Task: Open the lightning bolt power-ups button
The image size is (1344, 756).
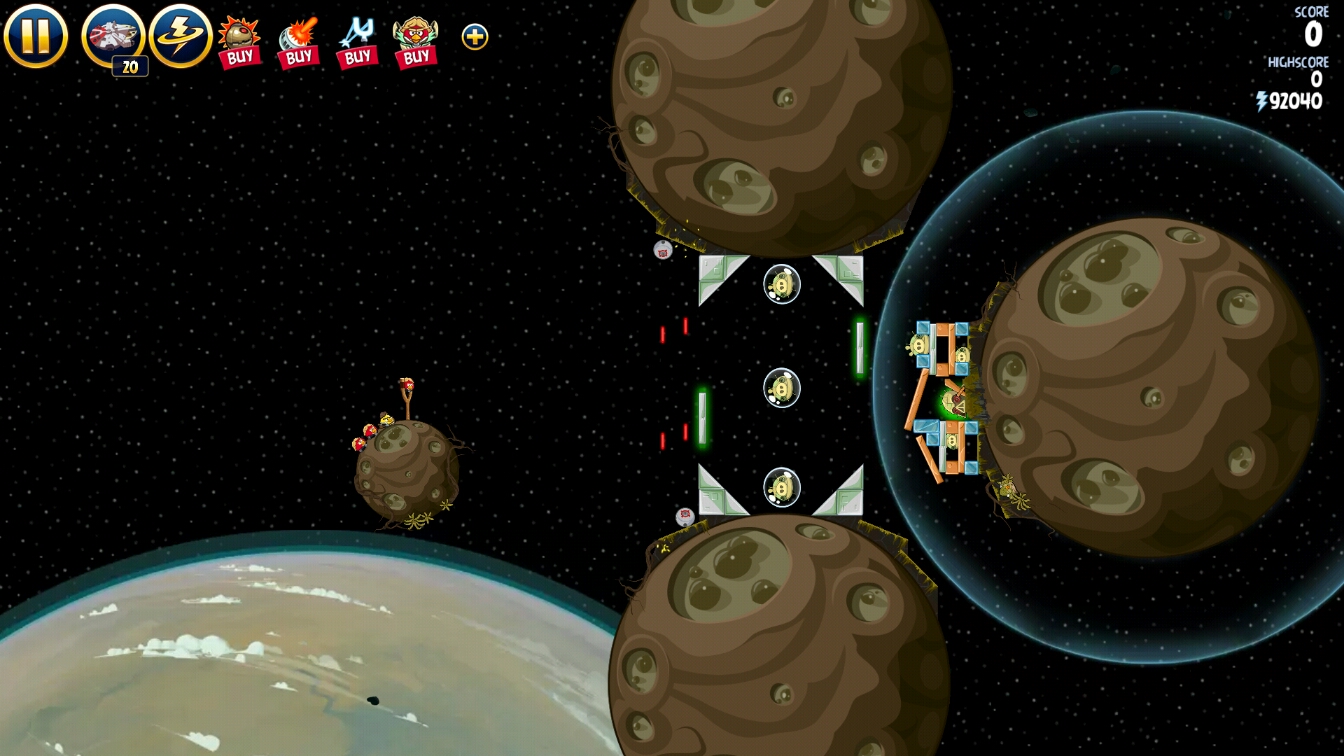Action: tap(180, 36)
